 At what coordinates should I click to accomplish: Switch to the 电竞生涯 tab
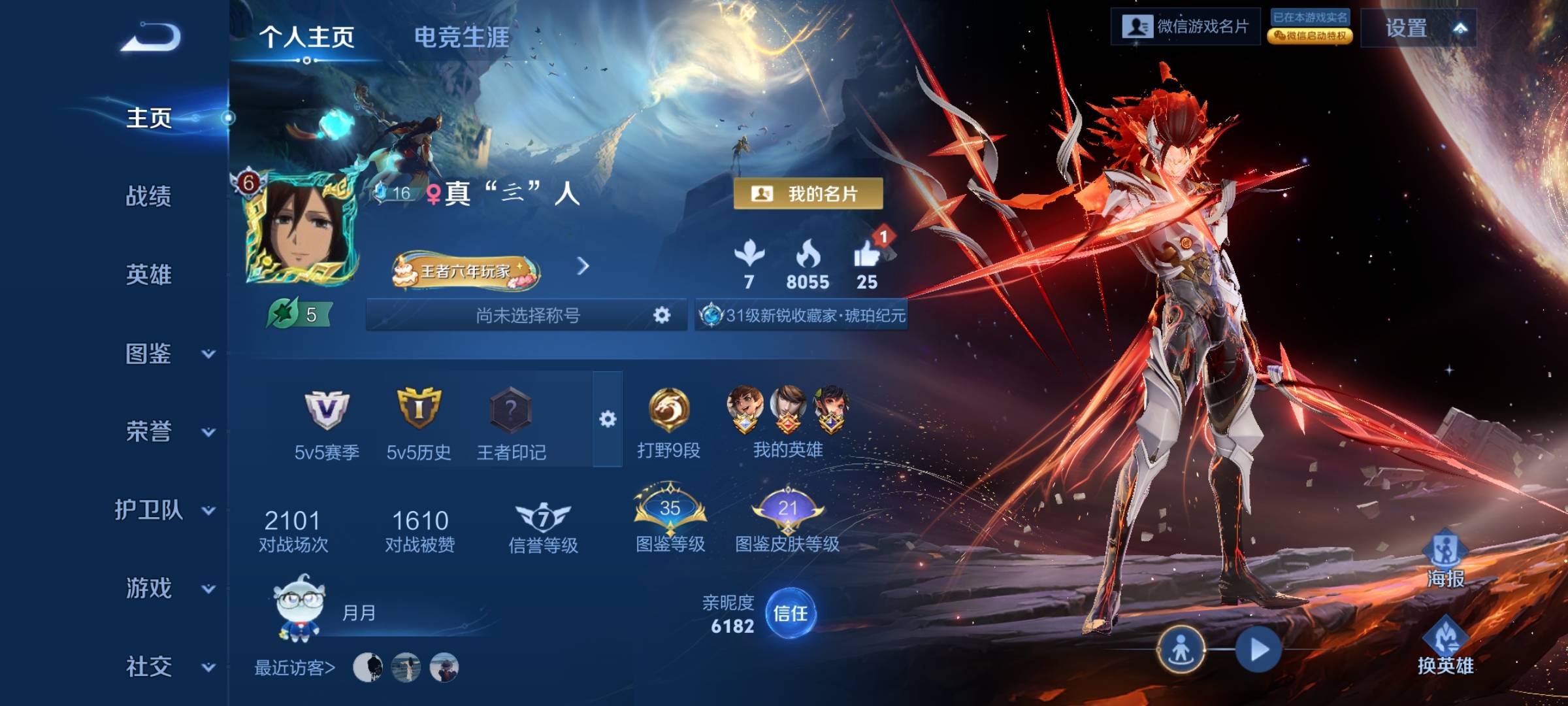(461, 37)
